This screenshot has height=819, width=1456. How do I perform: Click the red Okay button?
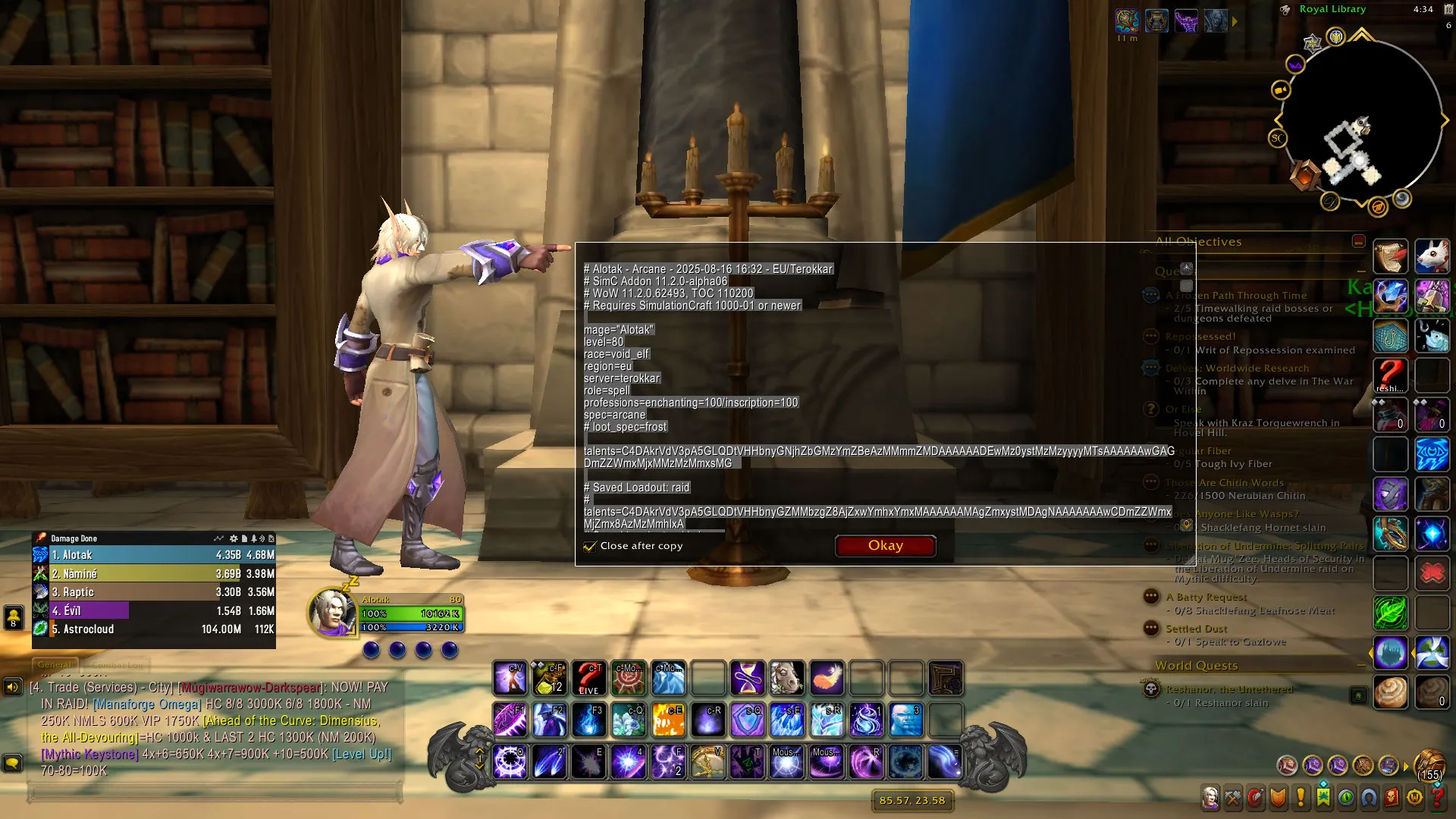tap(885, 546)
